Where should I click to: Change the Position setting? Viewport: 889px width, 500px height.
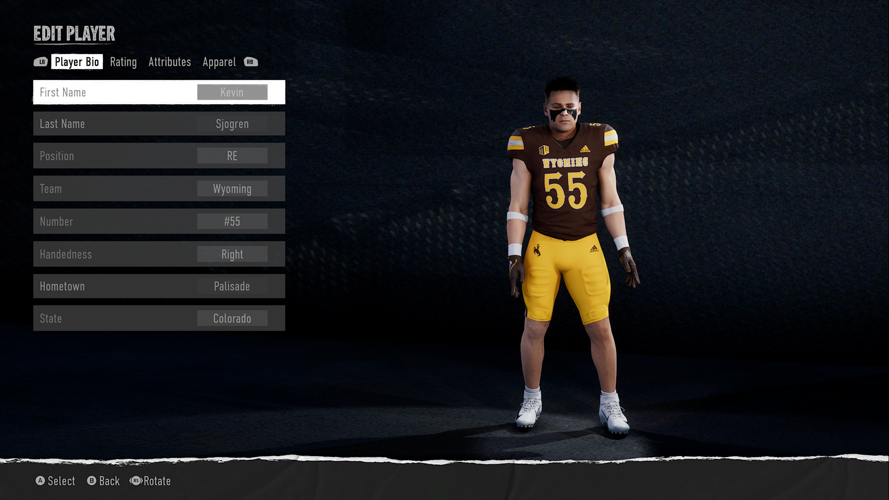click(159, 156)
